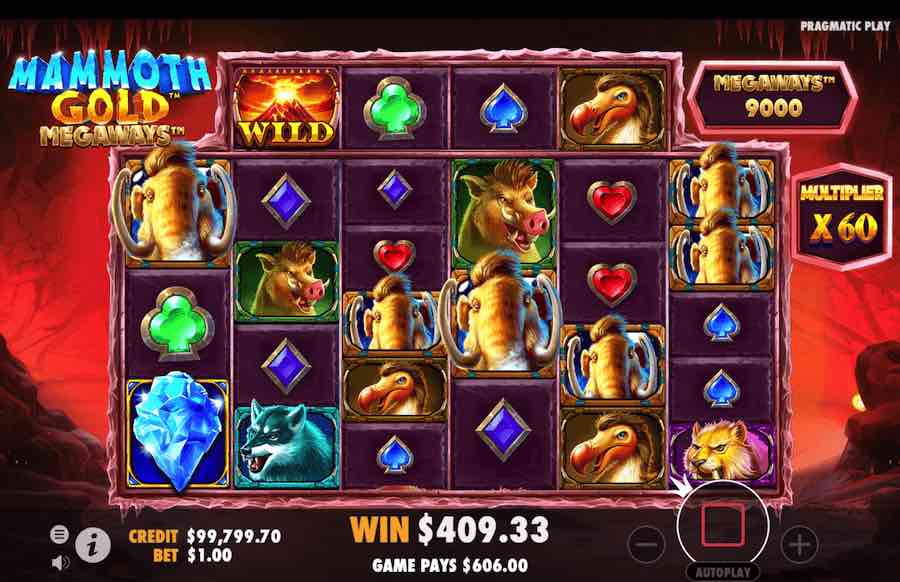Open the Autoplay options
Viewport: 900px width, 582px height.
click(722, 573)
